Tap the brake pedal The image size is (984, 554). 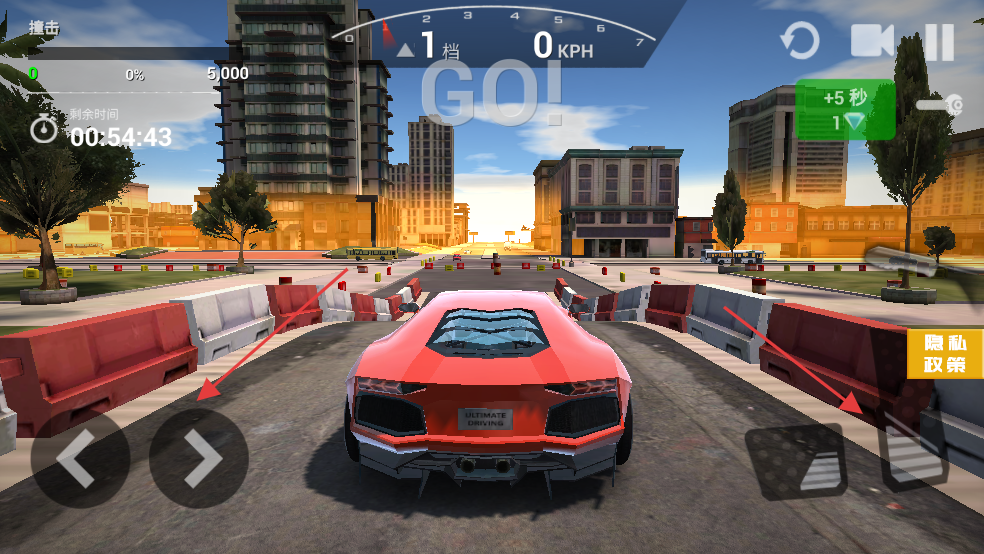(x=796, y=462)
